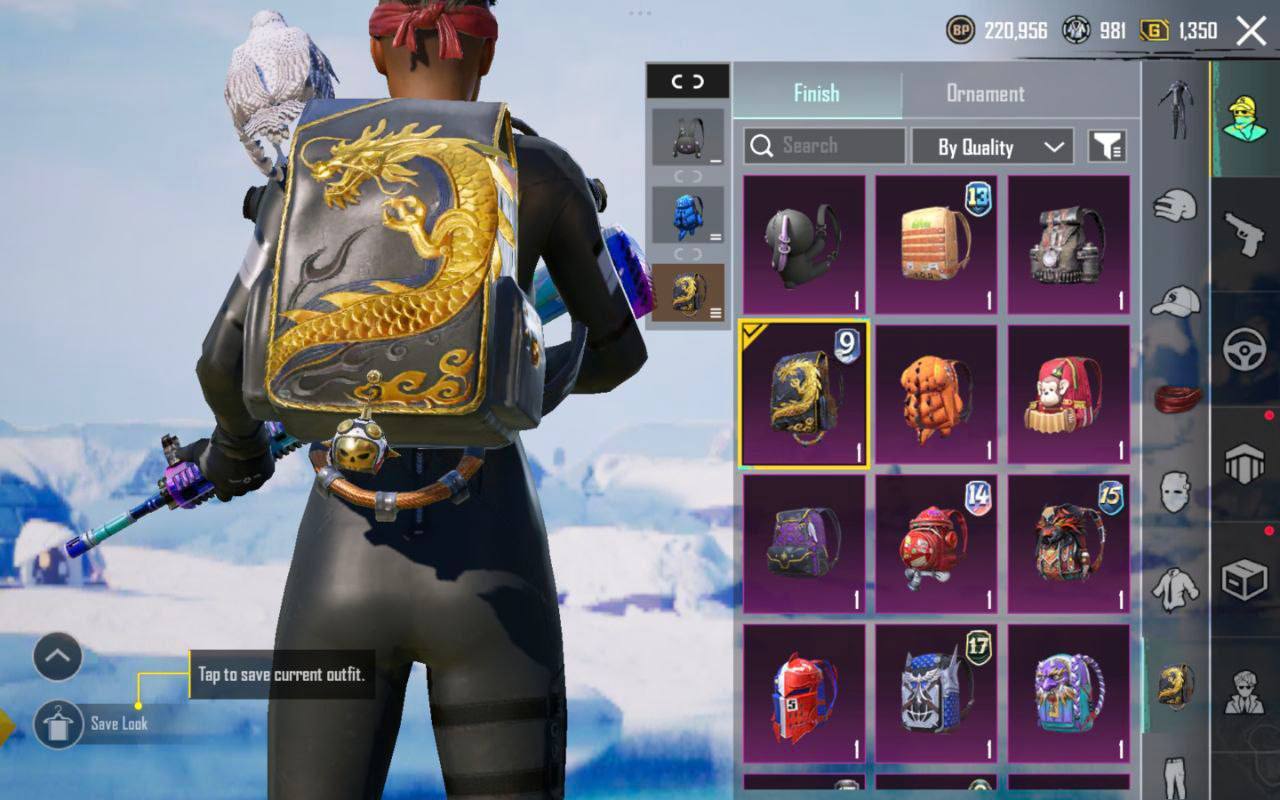1280x800 pixels.
Task: Select the purple and black backpack skin
Action: [804, 543]
